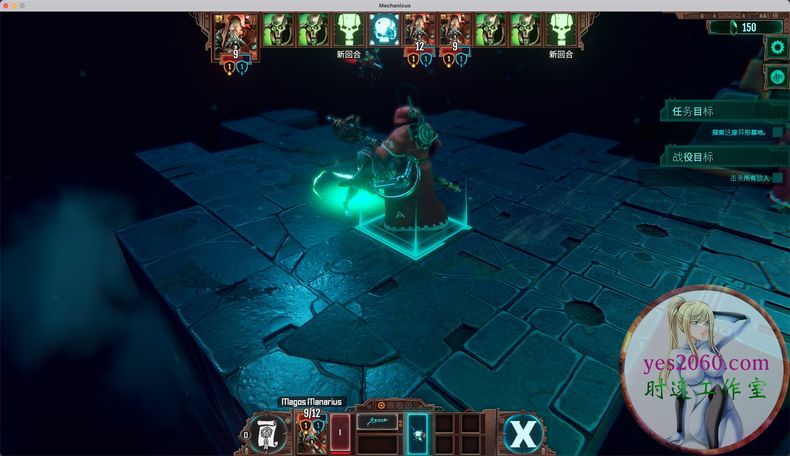Activate the cyan-highlighted ability card
Screen dimensions: 790x456
pos(418,432)
